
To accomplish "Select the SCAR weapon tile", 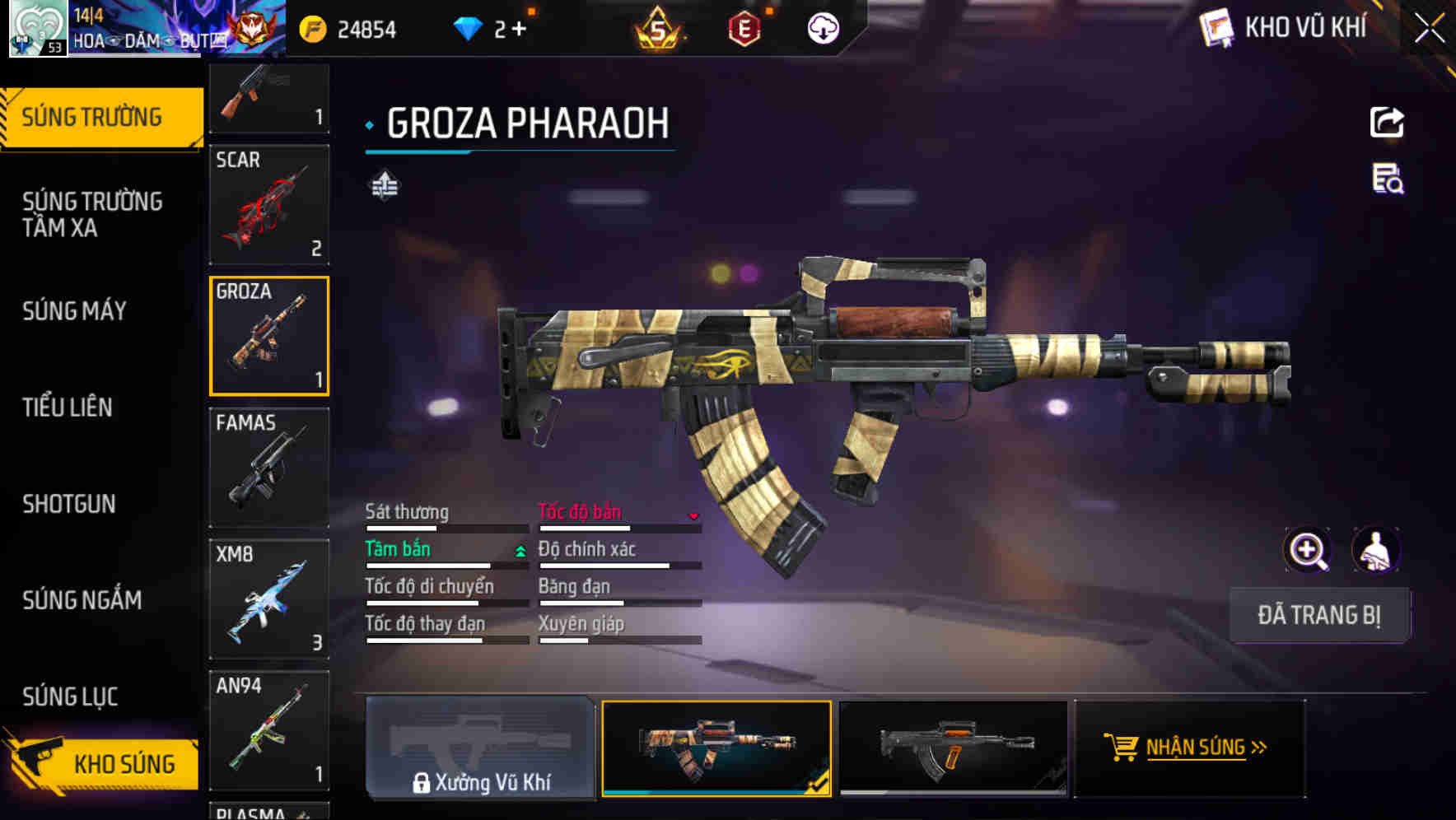I will pos(269,205).
